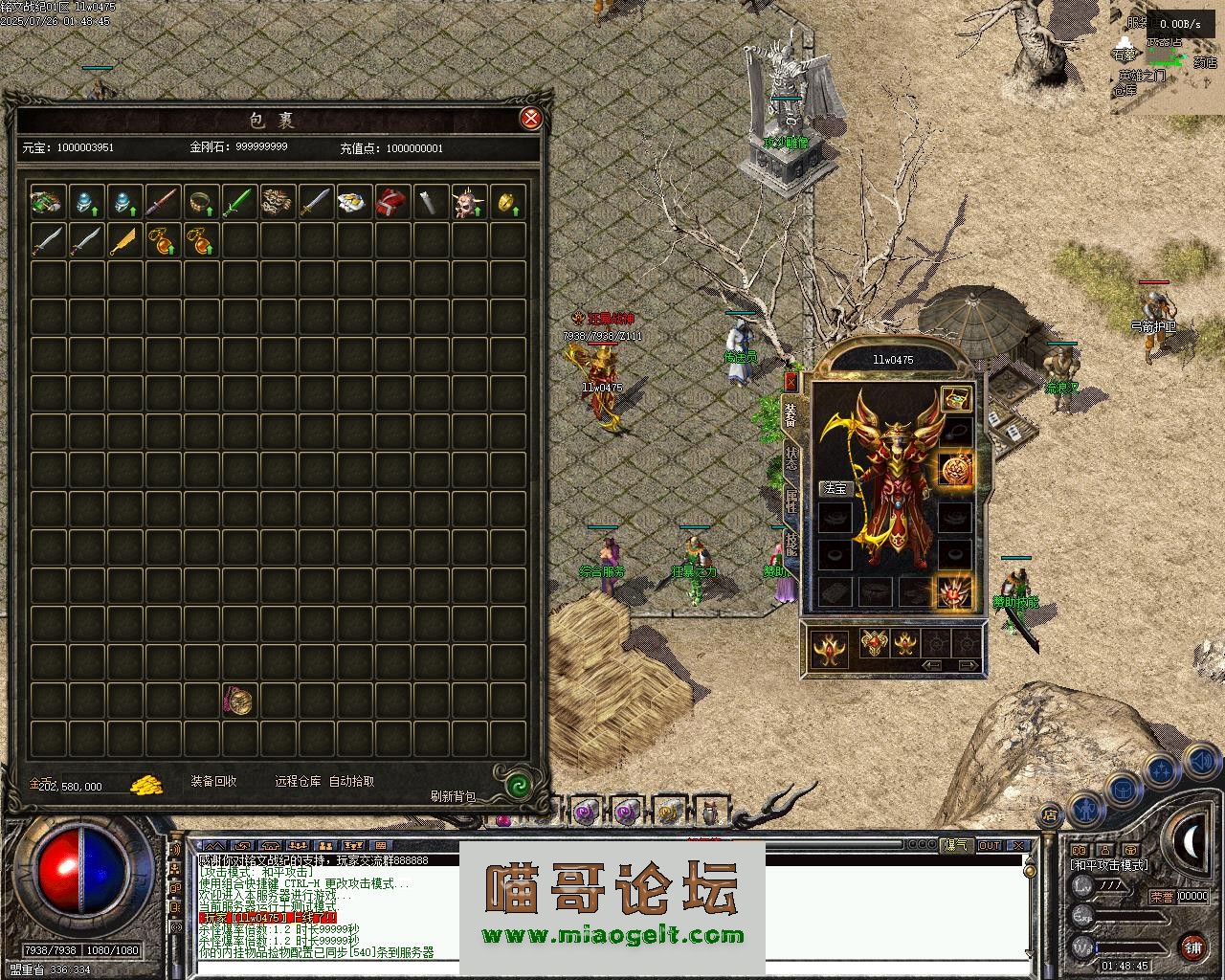Refresh the bag with green swirl button
The image size is (1225, 980).
pyautogui.click(x=518, y=785)
